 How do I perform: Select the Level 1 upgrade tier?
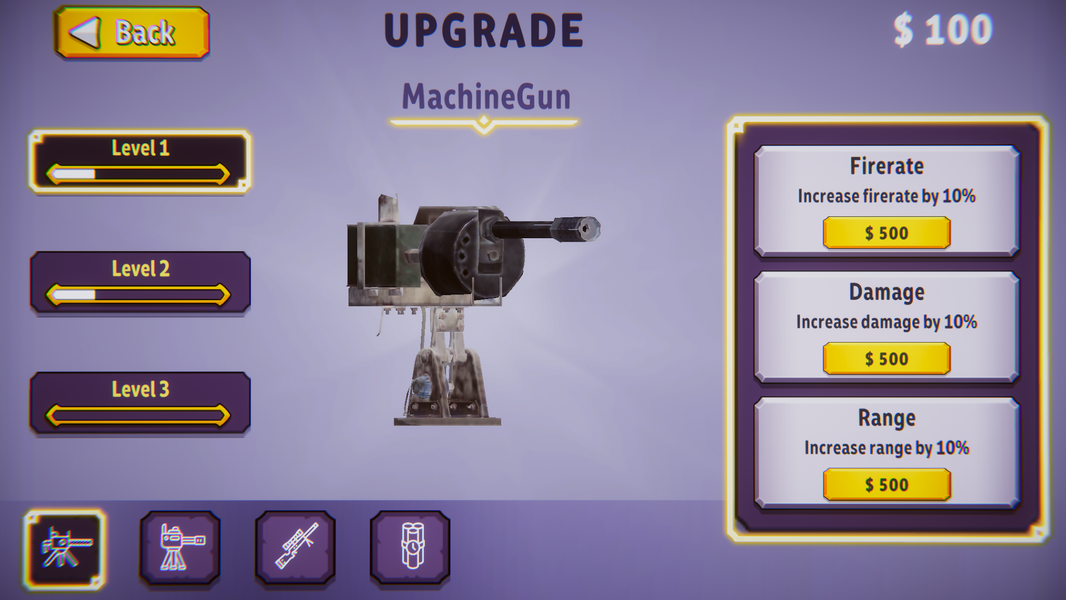(140, 161)
